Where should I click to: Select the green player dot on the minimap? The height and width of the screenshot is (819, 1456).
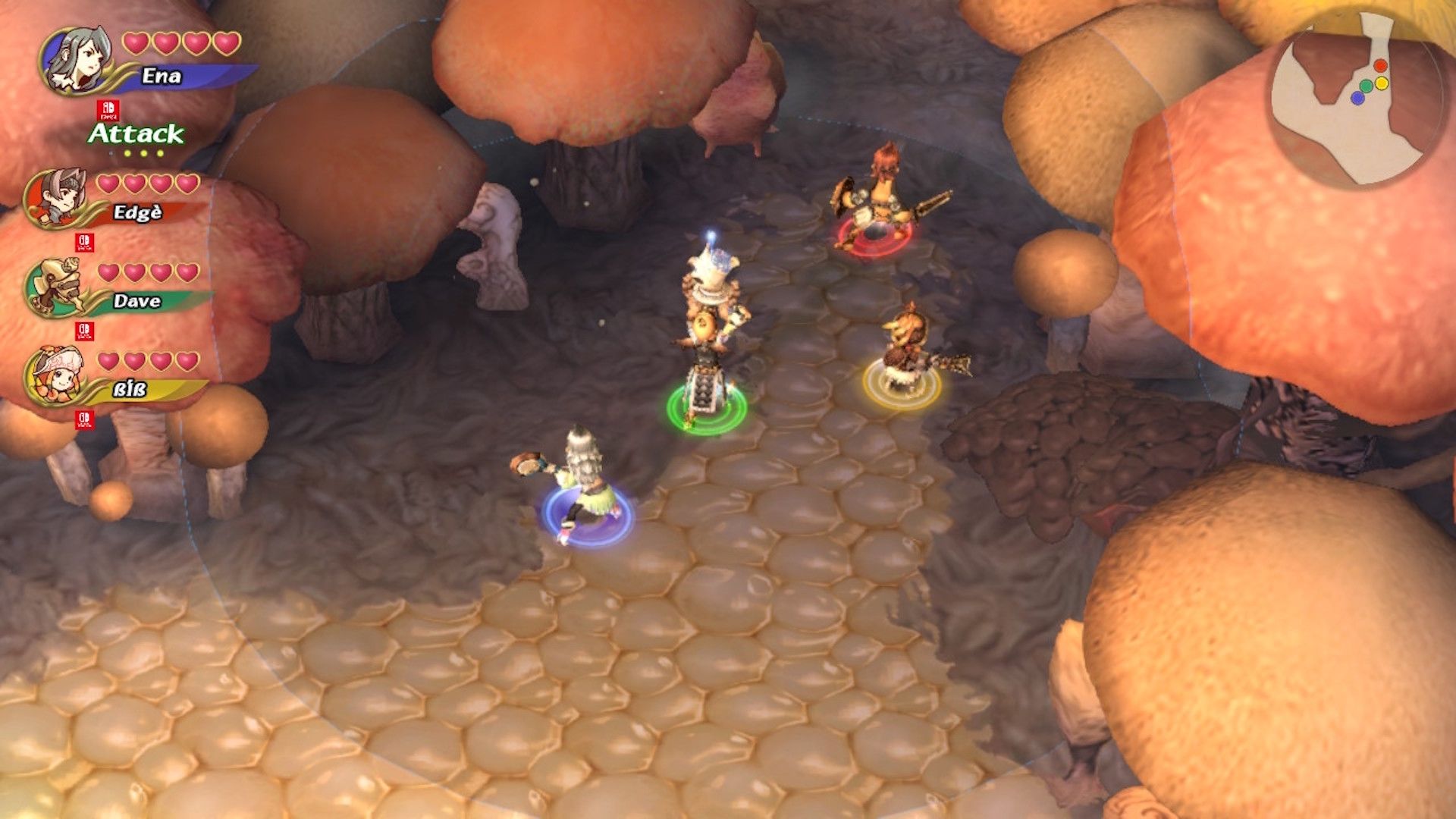[1367, 85]
